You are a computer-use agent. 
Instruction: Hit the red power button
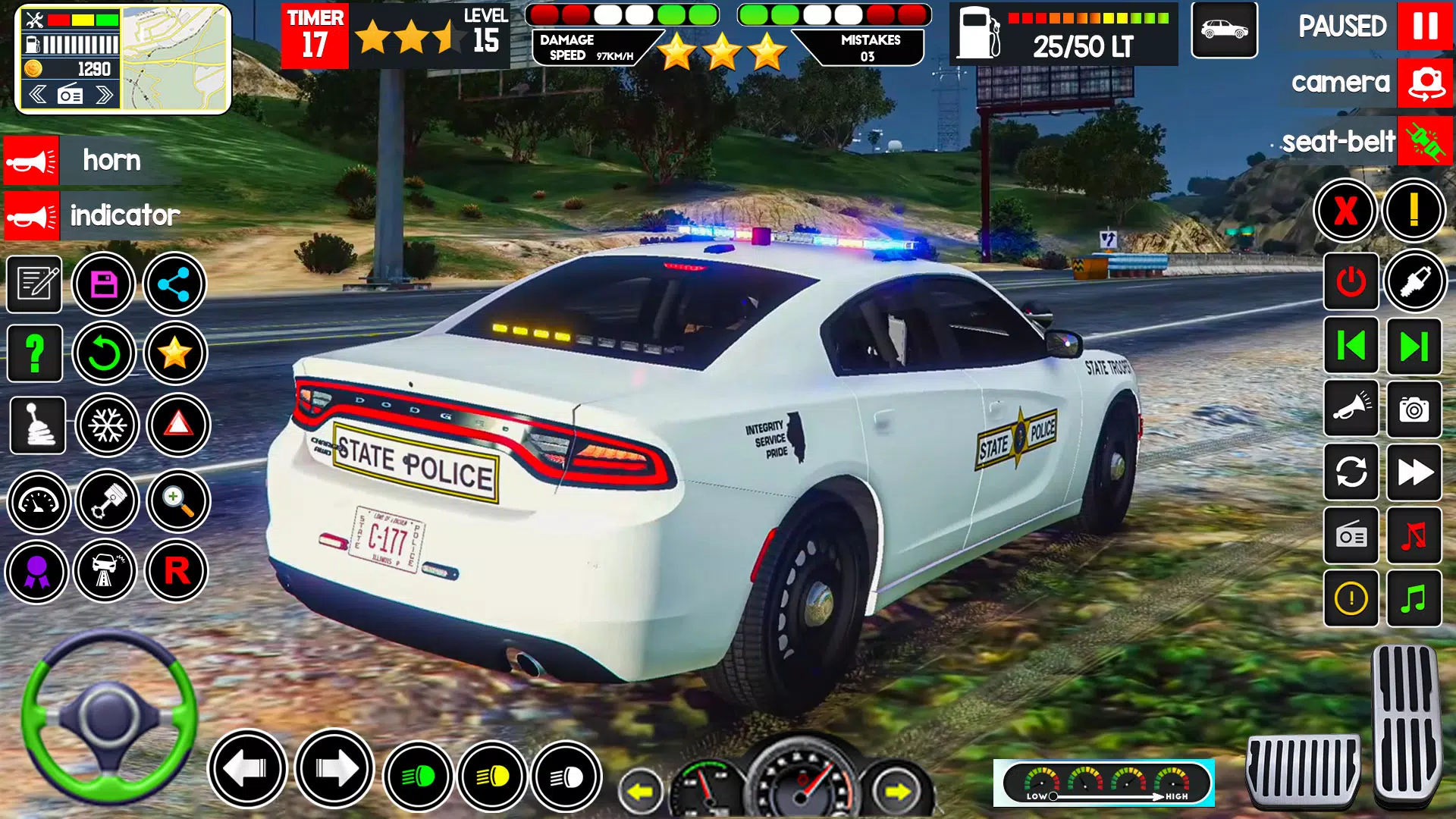click(x=1351, y=282)
